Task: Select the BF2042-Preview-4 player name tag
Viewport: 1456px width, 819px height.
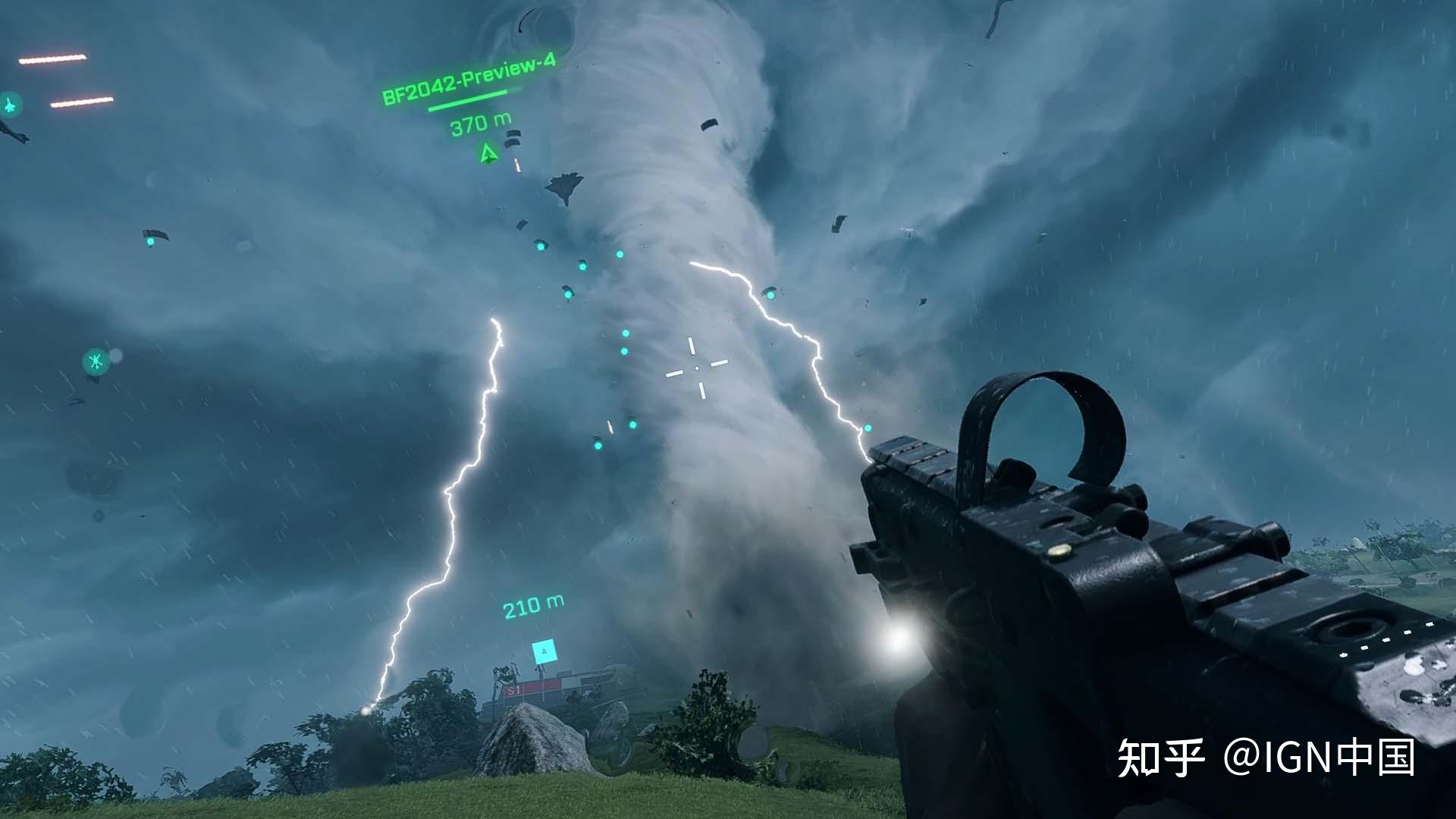Action: tap(469, 79)
